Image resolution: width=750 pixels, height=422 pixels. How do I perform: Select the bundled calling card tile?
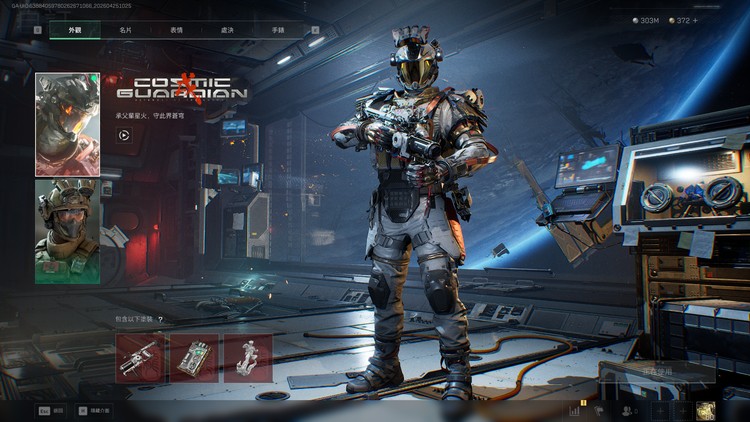pyautogui.click(x=193, y=358)
